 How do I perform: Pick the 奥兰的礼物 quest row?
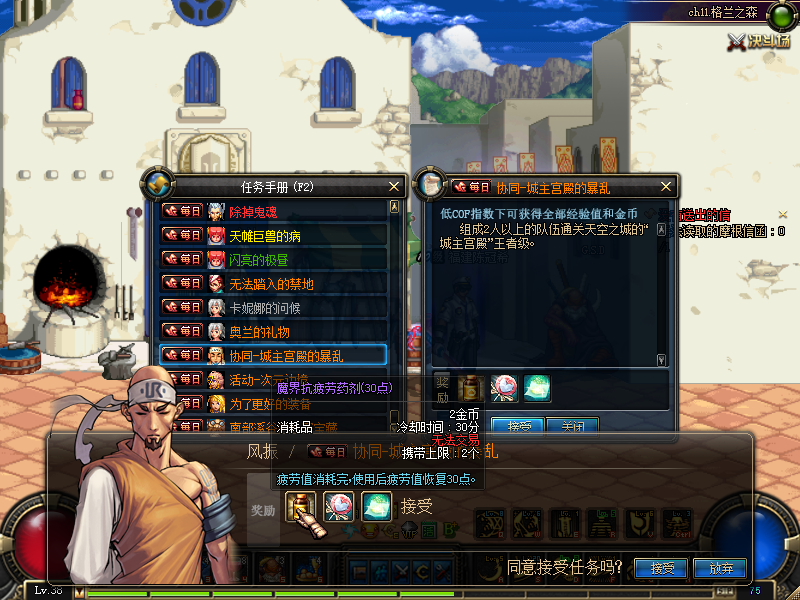(272, 331)
